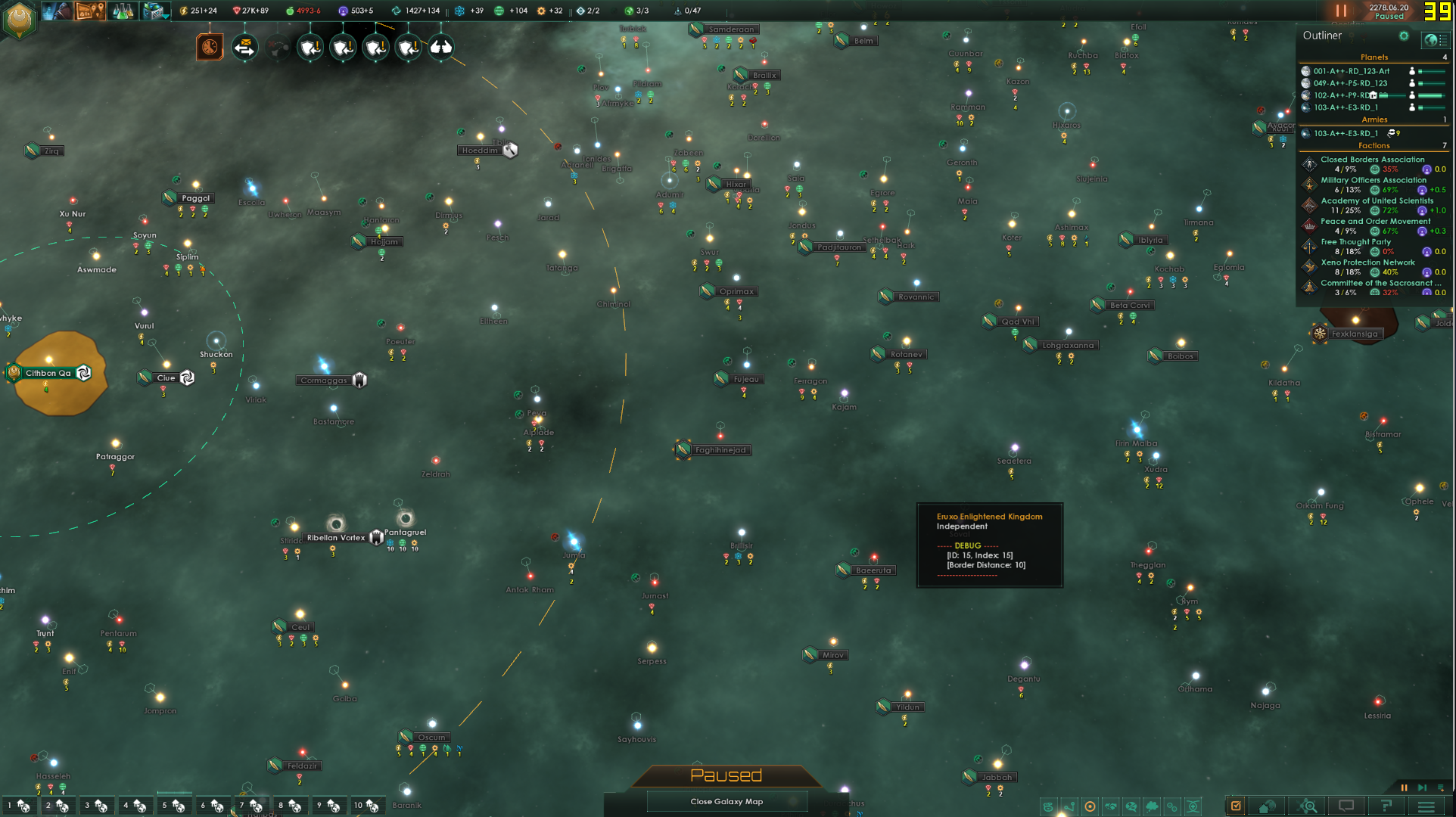Screen dimensions: 1456x817
Task: Open the help question mark icon
Action: point(1386,806)
